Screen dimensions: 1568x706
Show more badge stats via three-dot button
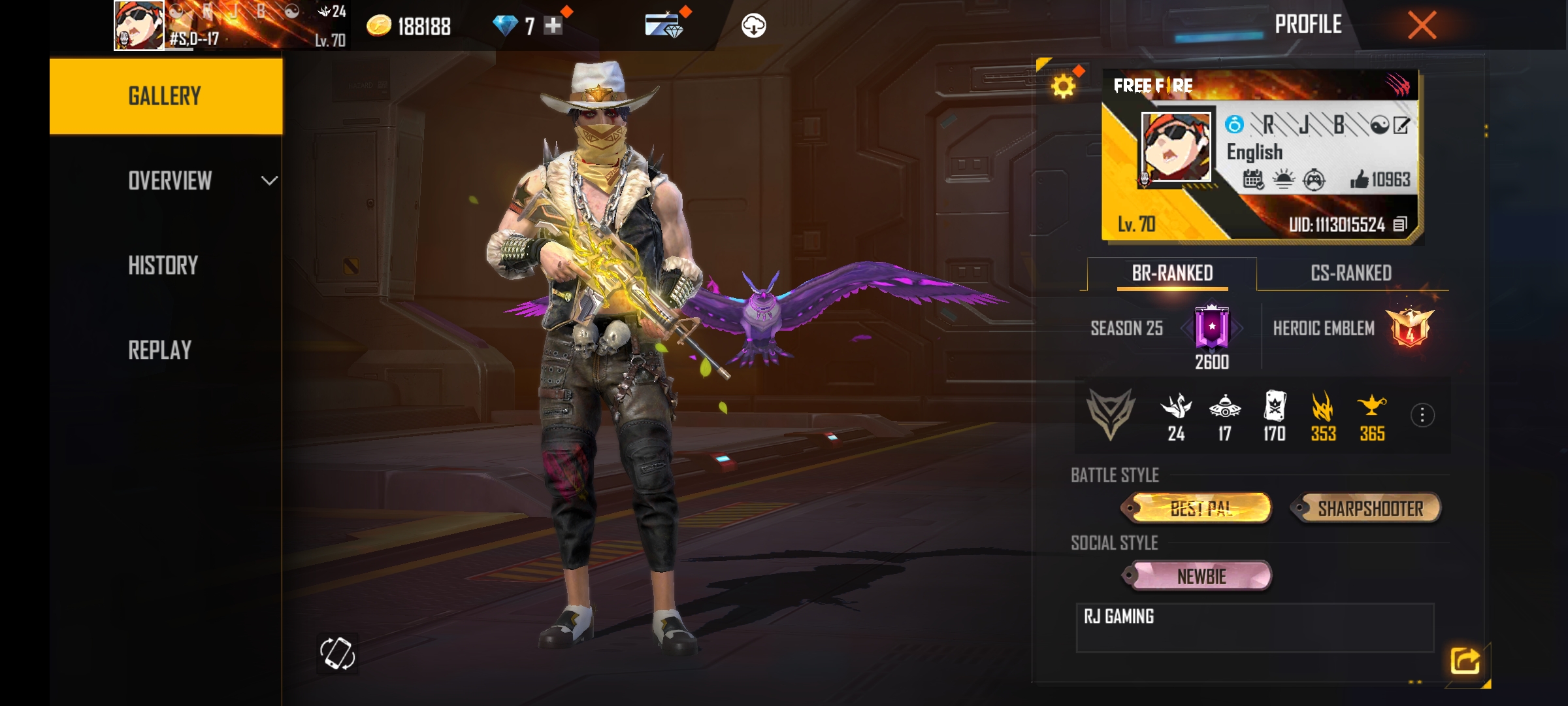pos(1422,415)
